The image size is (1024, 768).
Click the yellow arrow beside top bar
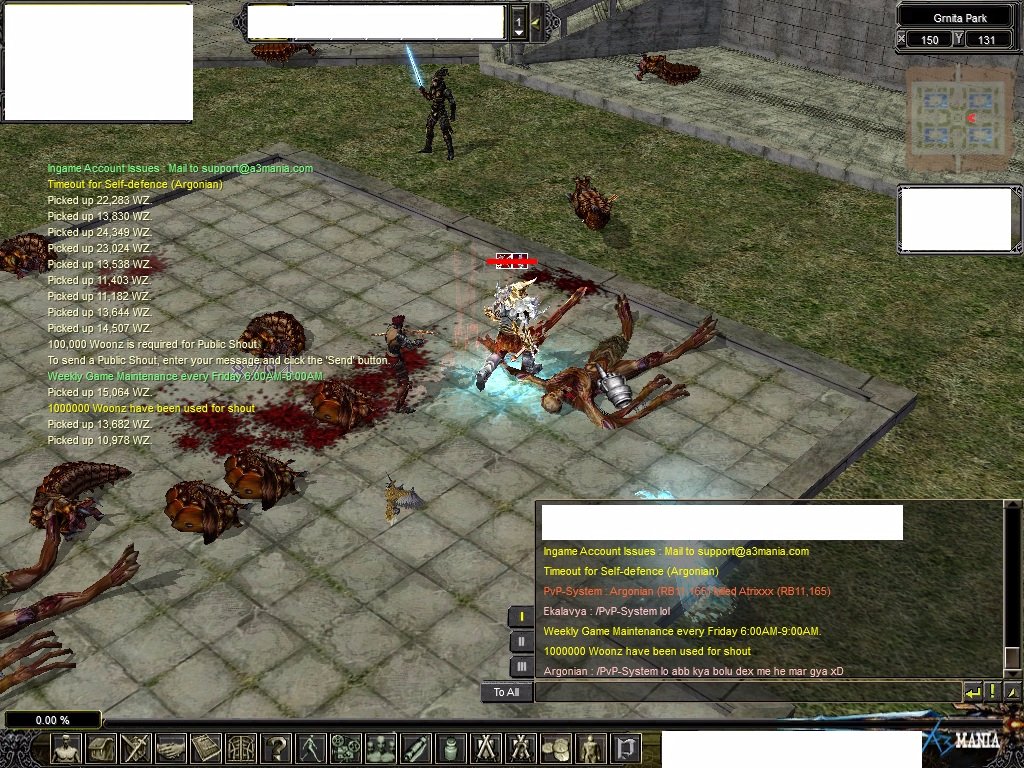point(536,22)
